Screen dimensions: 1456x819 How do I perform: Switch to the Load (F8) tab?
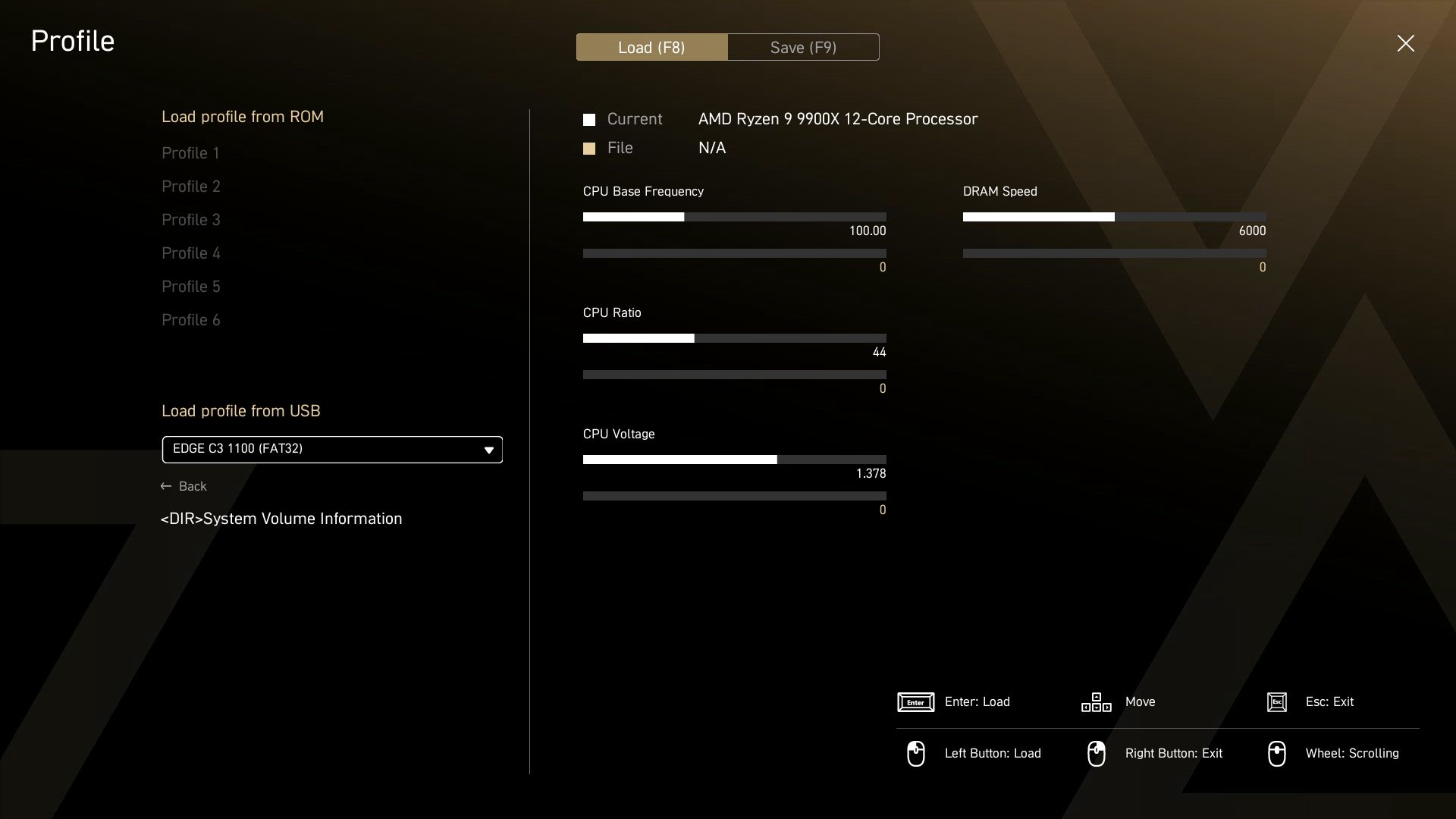coord(651,47)
